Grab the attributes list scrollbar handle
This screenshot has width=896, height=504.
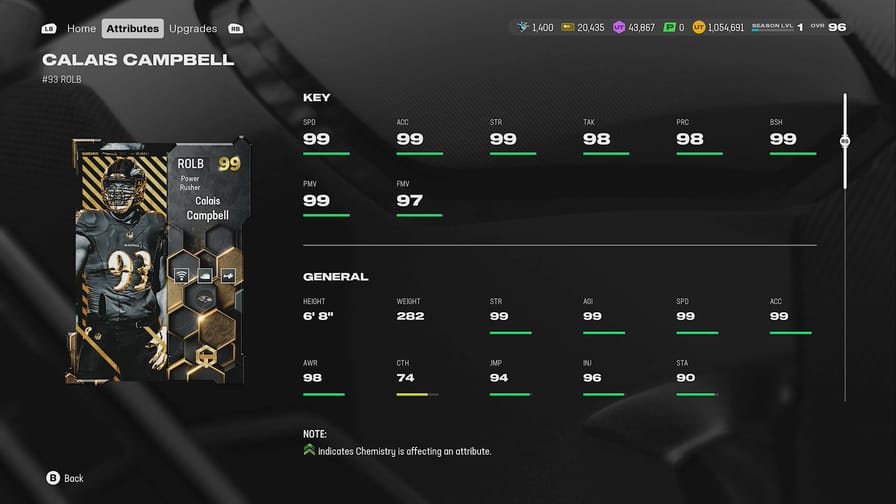coord(845,142)
